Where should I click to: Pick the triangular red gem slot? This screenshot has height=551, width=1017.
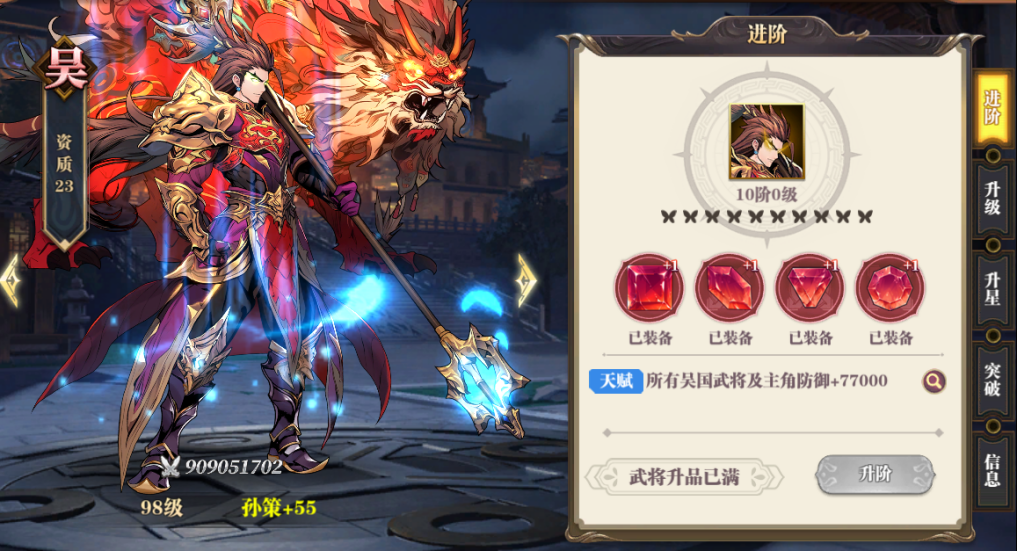click(810, 287)
